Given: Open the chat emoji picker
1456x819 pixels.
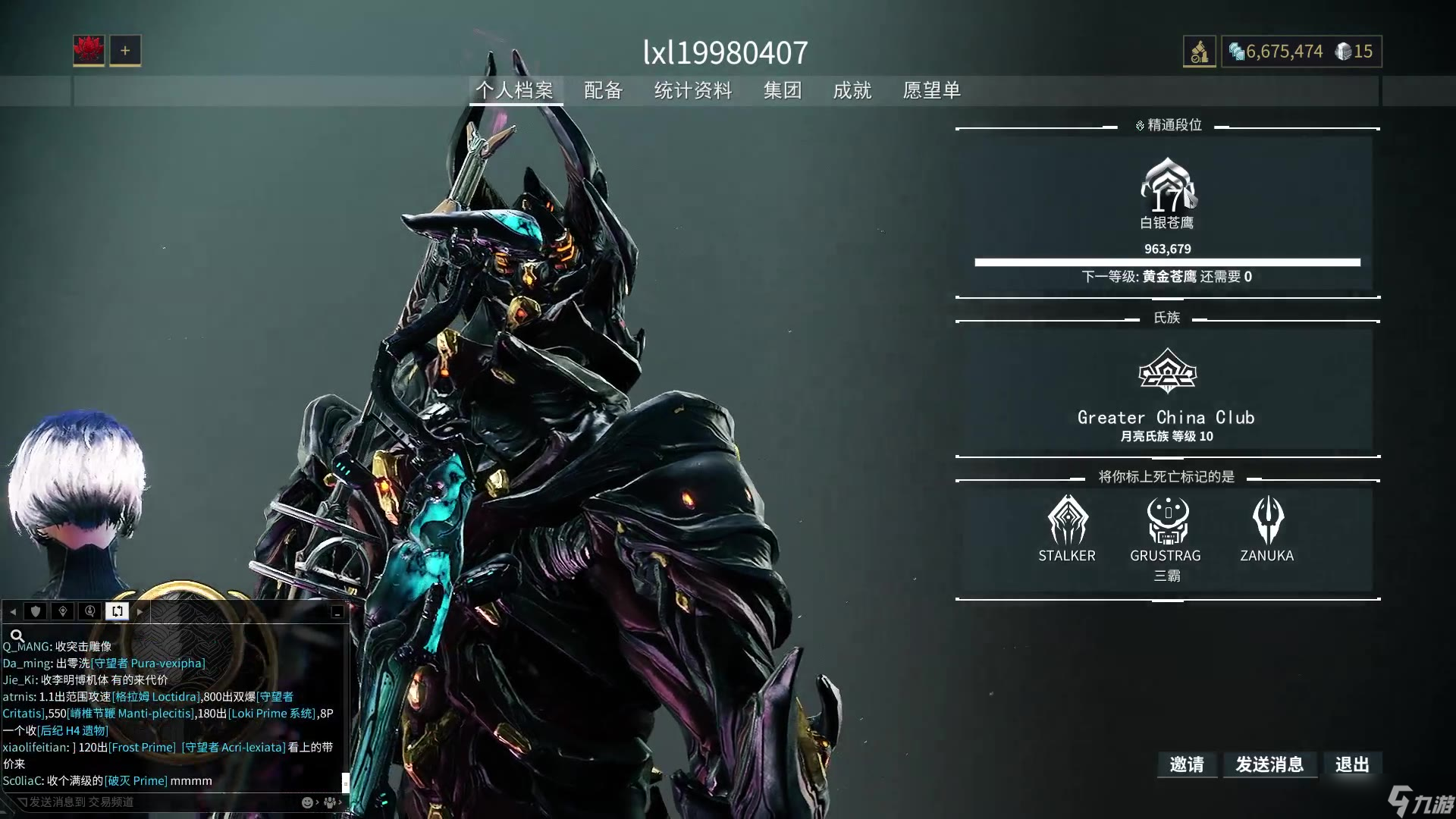Looking at the screenshot, I should (307, 802).
